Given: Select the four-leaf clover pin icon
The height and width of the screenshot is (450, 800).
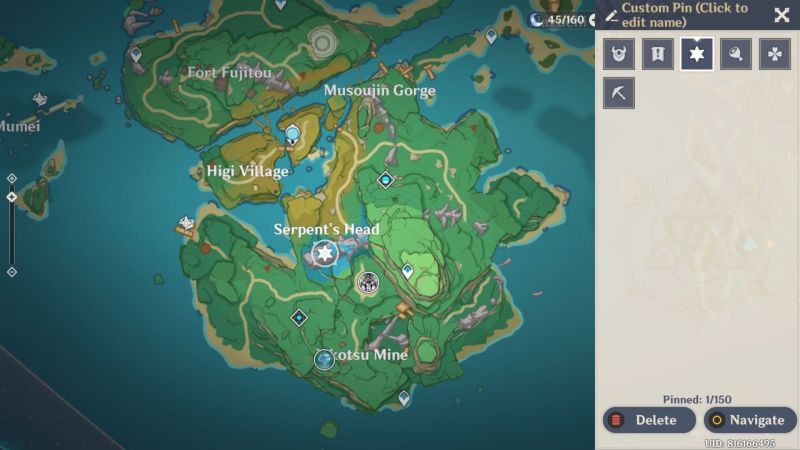Looking at the screenshot, I should (x=774, y=54).
